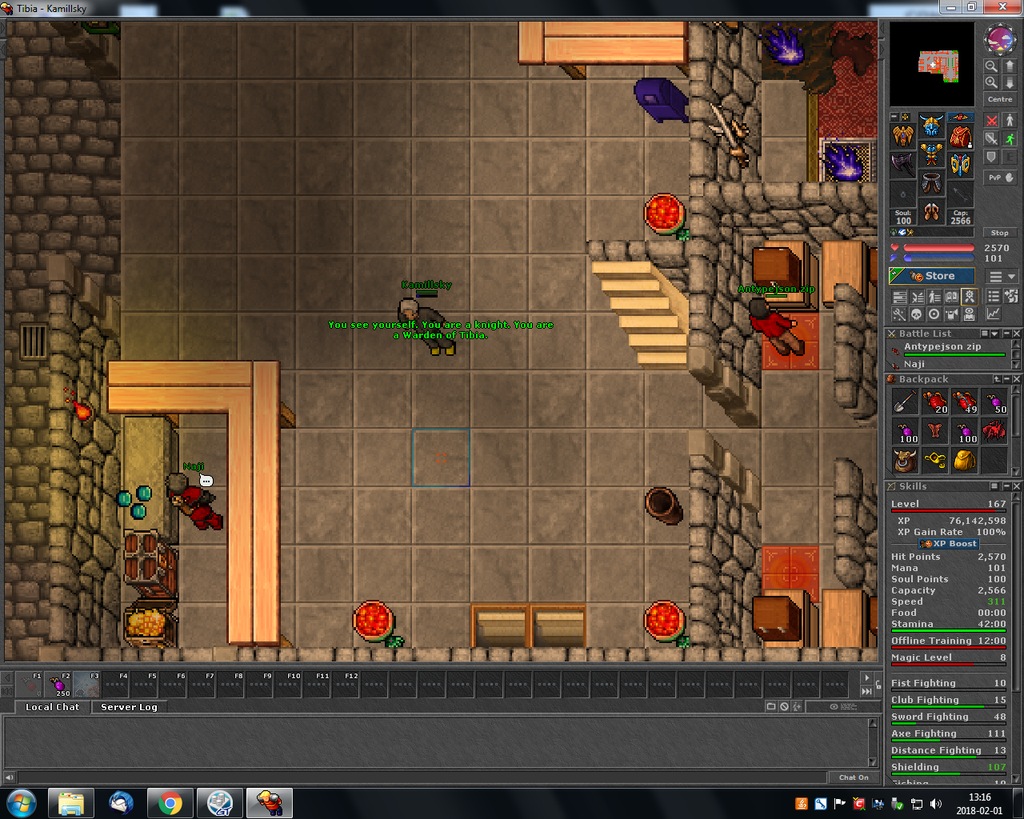Select the golden backpack item
Screen dimensions: 1024x819
tap(964, 460)
